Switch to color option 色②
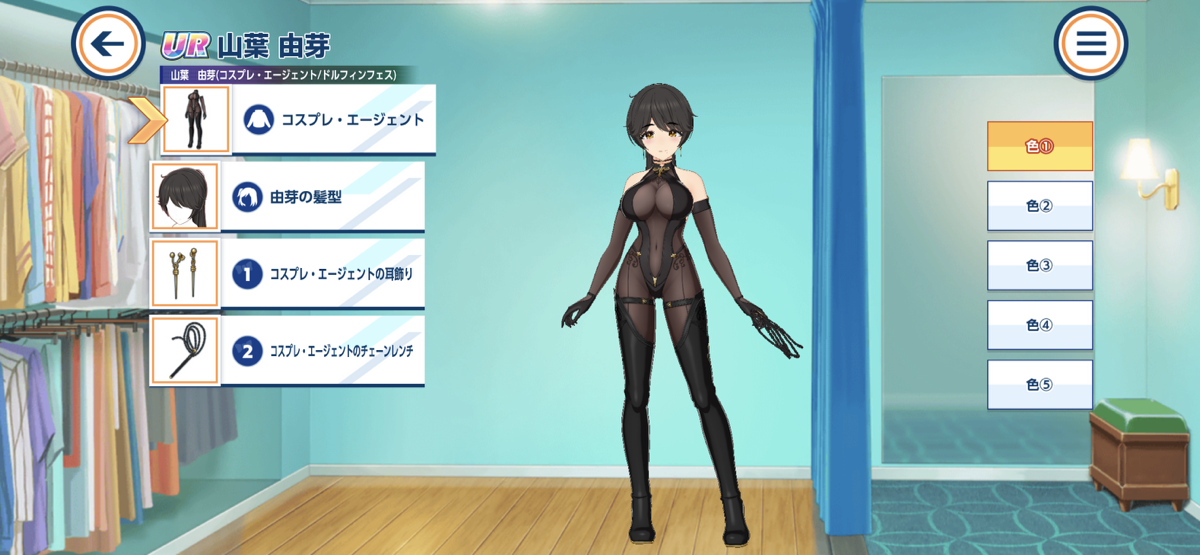The height and width of the screenshot is (555, 1200). [1040, 206]
